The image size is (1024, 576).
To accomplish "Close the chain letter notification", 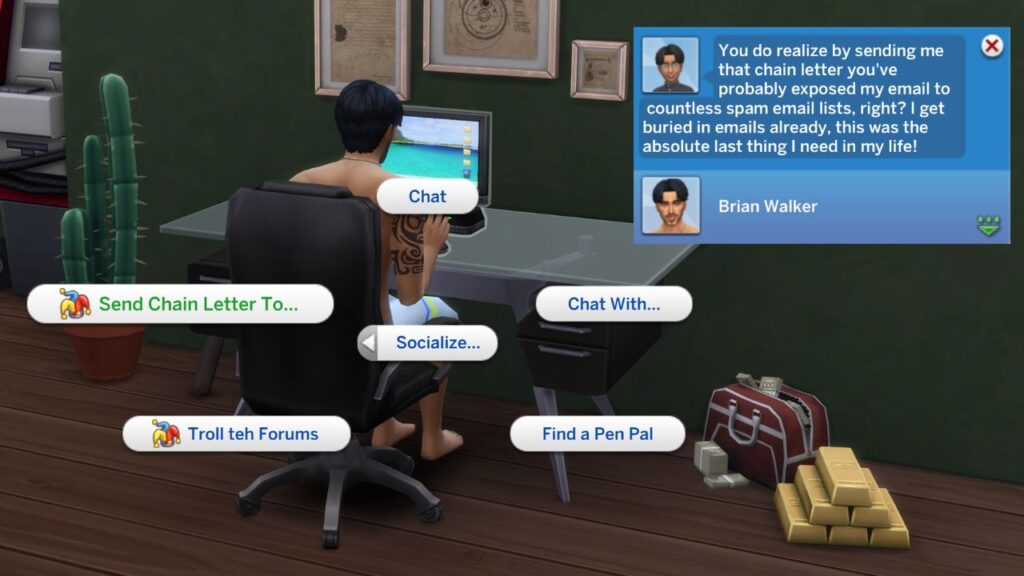I will tap(991, 46).
